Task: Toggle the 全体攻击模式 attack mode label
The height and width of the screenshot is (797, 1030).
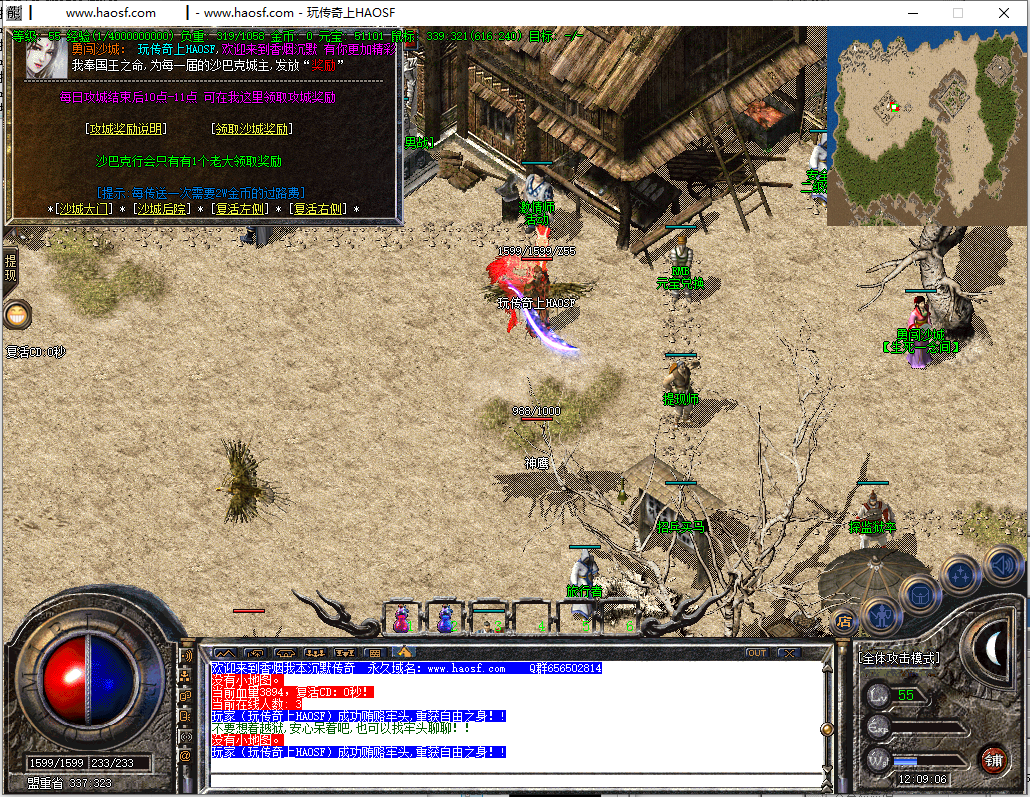Action: (x=899, y=658)
